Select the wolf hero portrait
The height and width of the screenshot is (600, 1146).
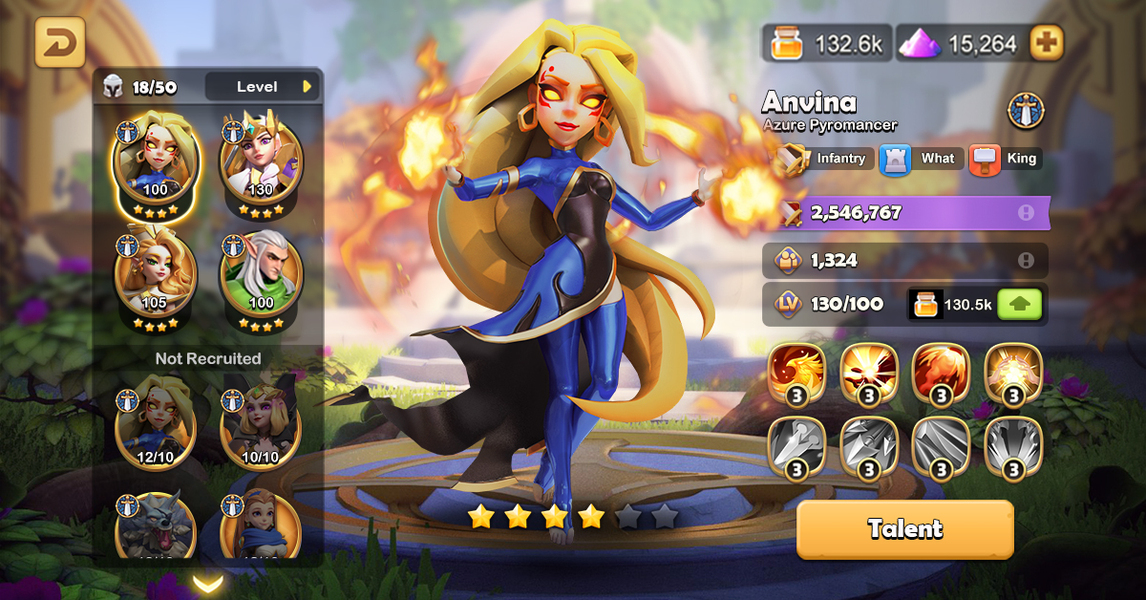coord(155,527)
